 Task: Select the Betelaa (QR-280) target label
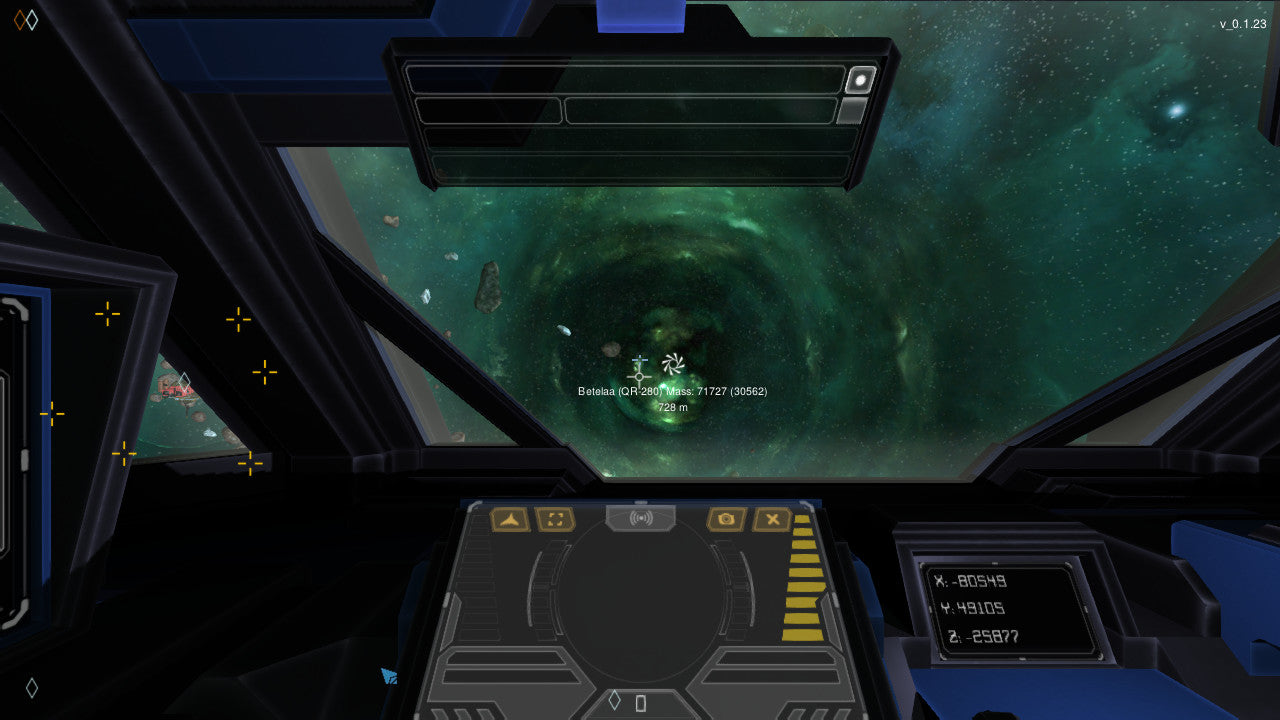(x=618, y=393)
